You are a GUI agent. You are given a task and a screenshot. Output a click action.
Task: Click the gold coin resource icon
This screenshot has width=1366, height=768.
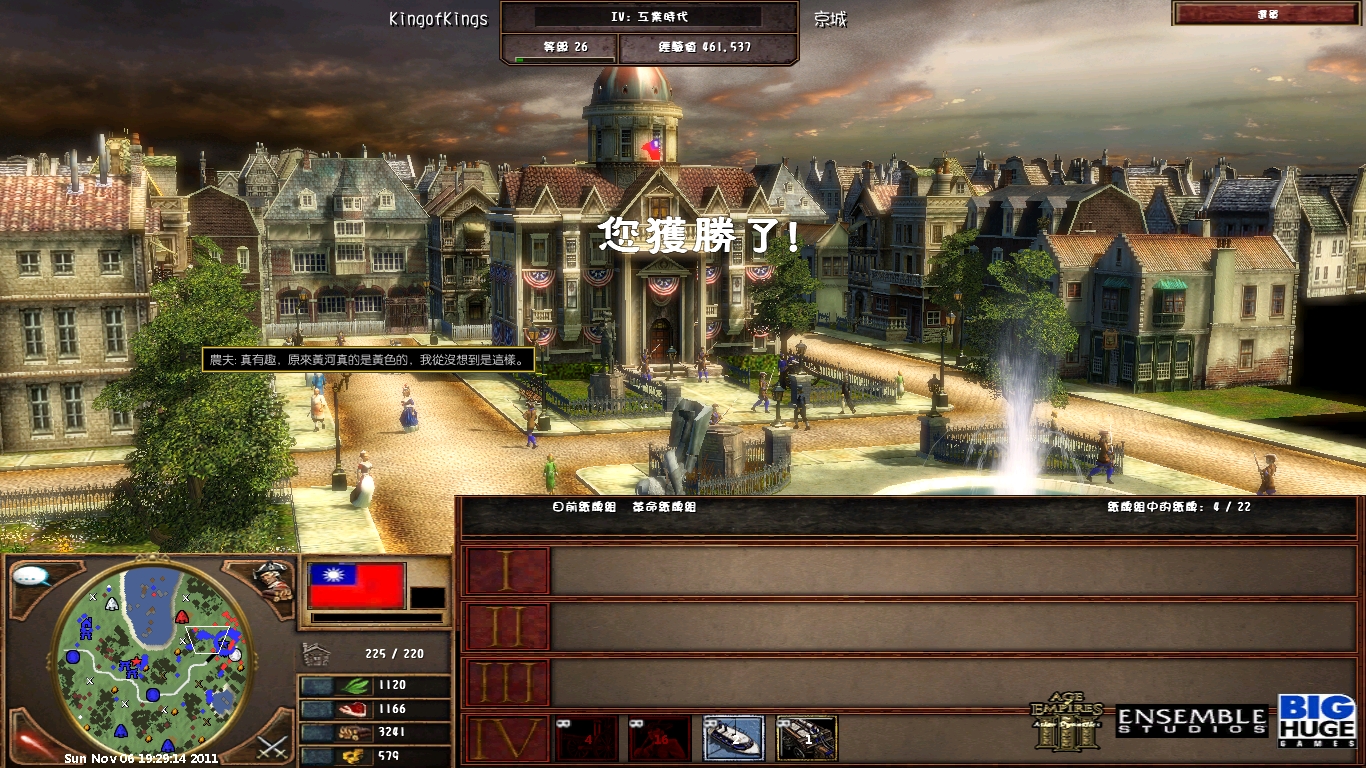click(354, 756)
